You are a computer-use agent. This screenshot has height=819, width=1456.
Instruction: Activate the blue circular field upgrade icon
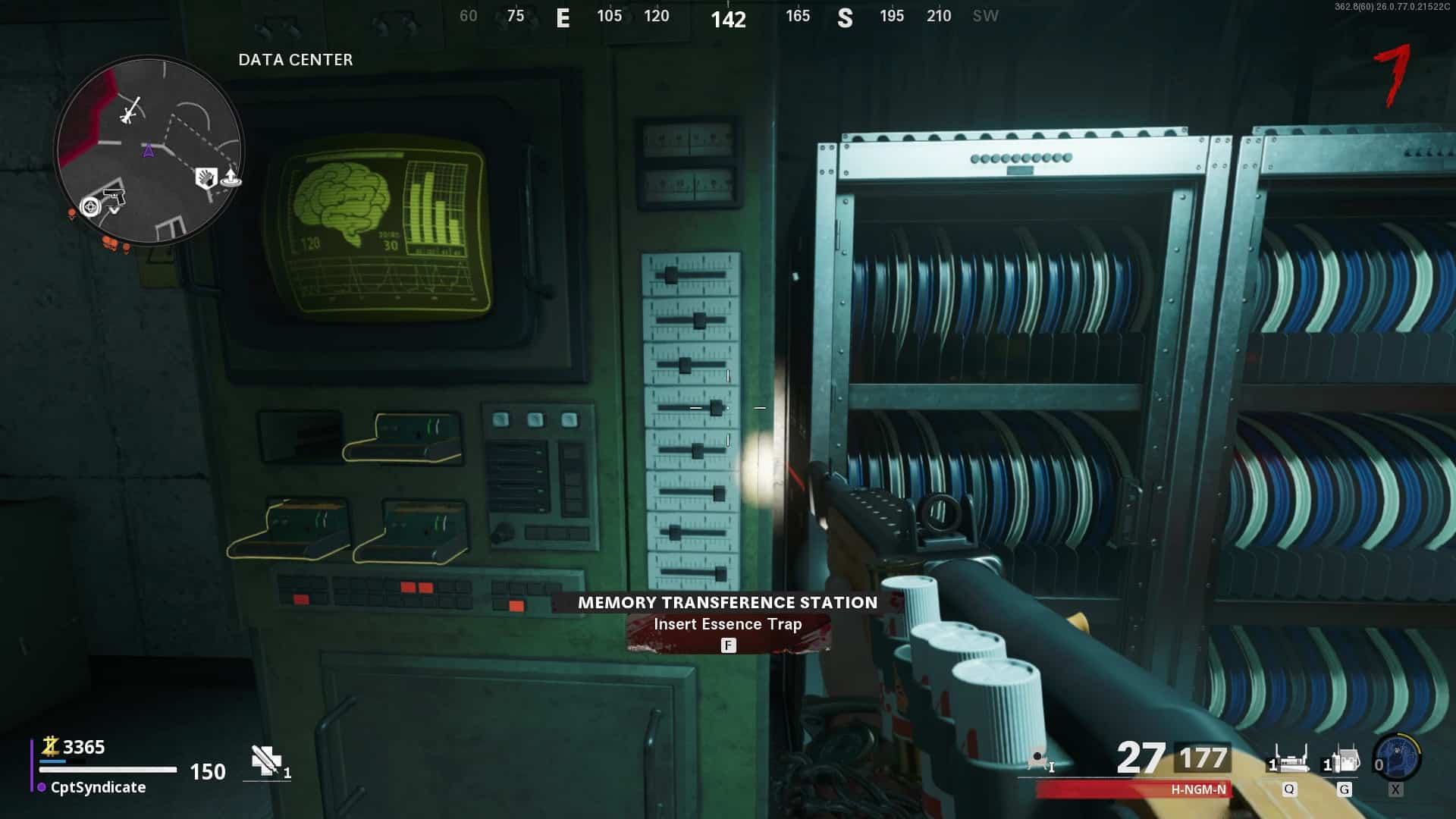click(1397, 758)
